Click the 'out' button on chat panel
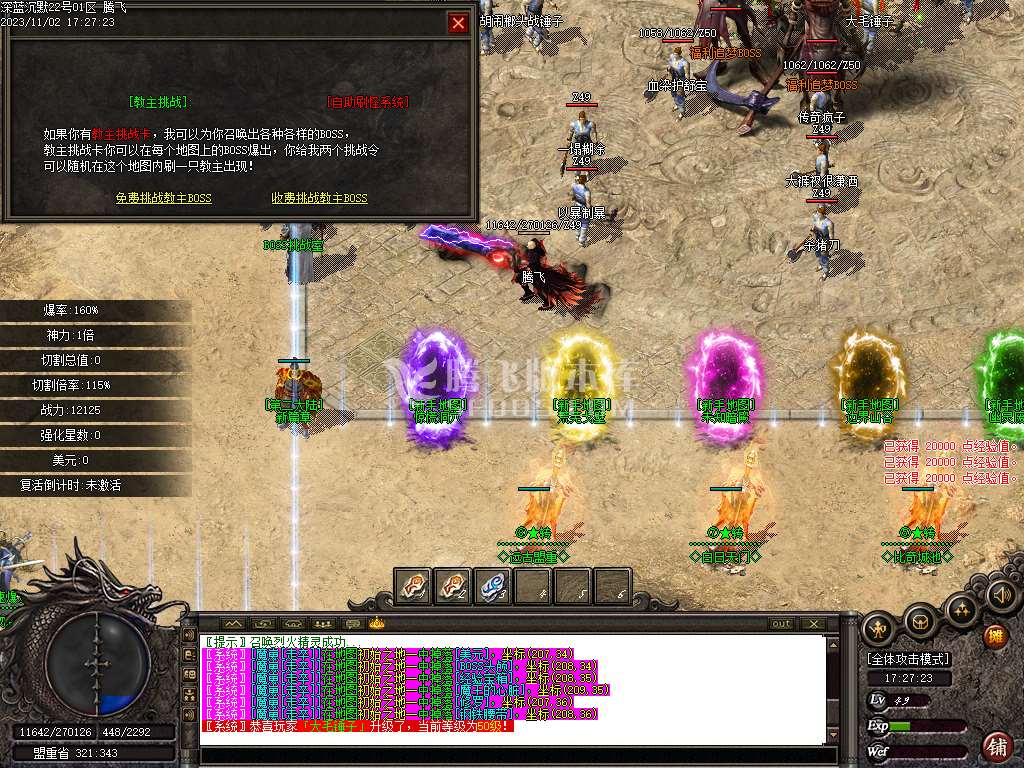Image resolution: width=1024 pixels, height=768 pixels. coord(781,623)
